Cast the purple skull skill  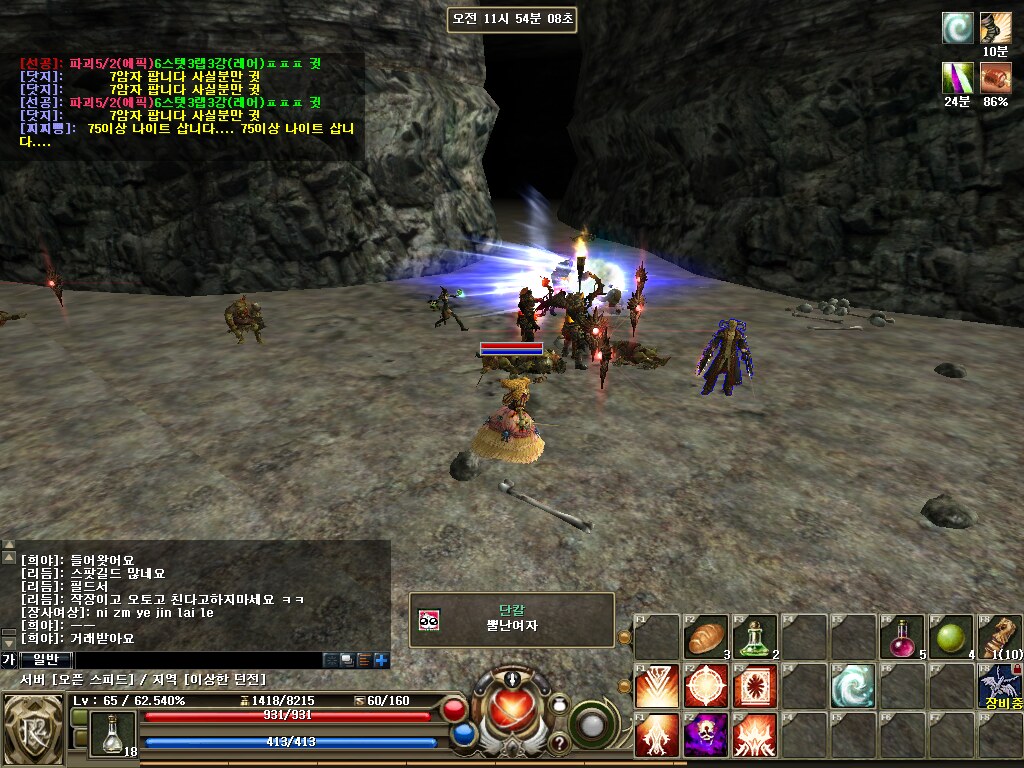coord(706,735)
